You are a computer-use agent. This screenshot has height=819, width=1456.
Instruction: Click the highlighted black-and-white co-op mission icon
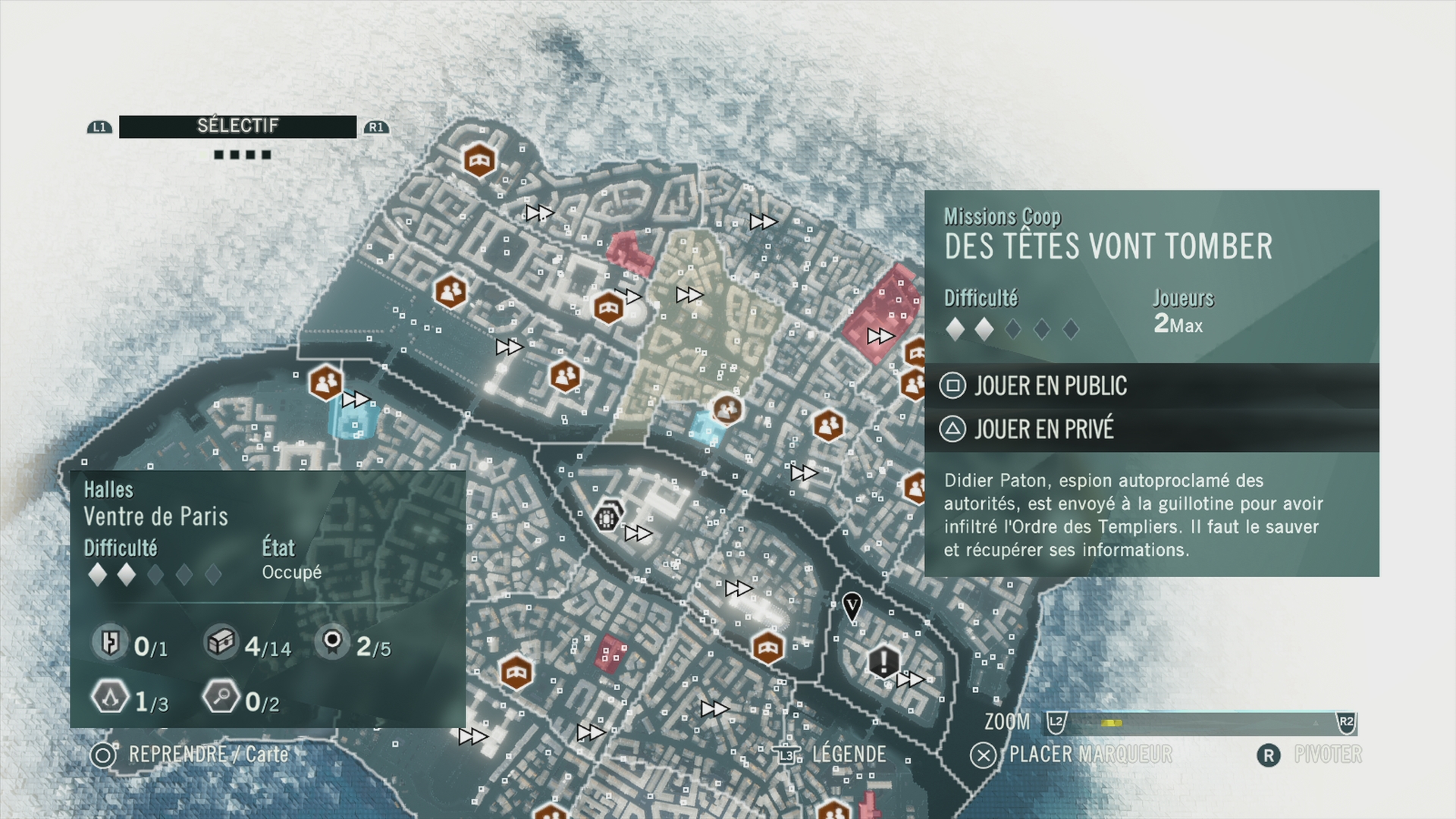607,519
